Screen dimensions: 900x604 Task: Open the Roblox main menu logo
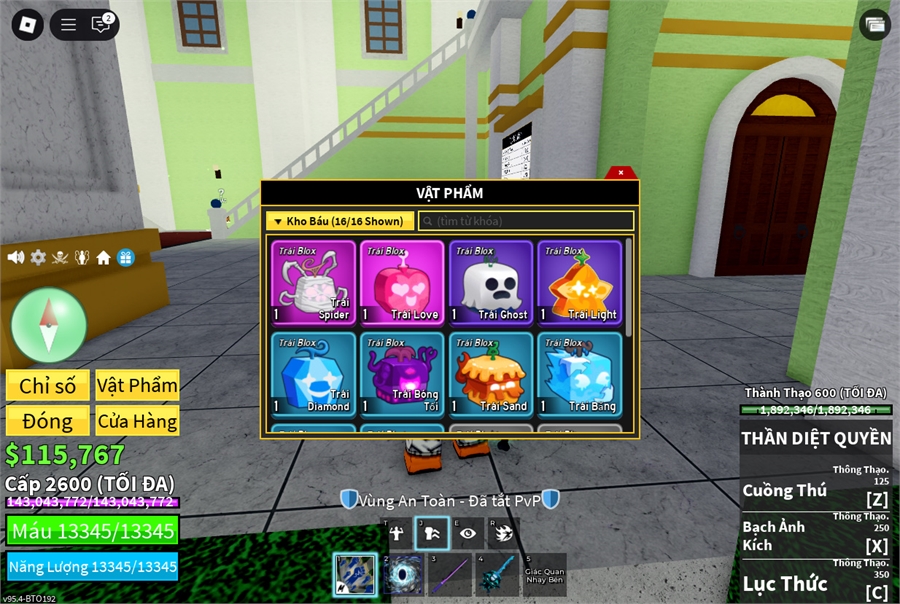coord(27,25)
